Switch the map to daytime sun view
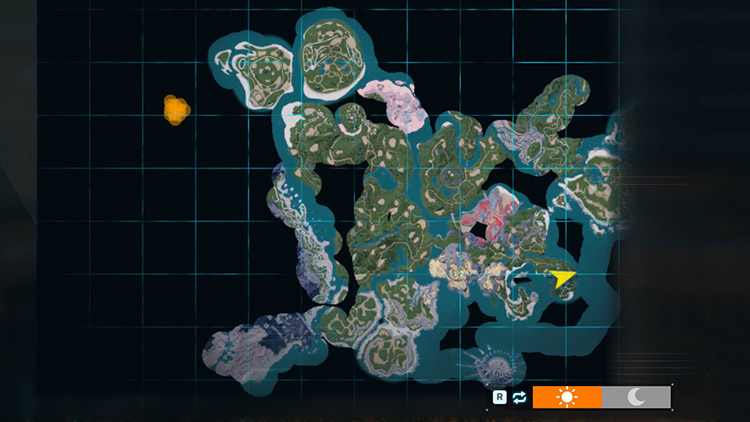 click(x=567, y=397)
